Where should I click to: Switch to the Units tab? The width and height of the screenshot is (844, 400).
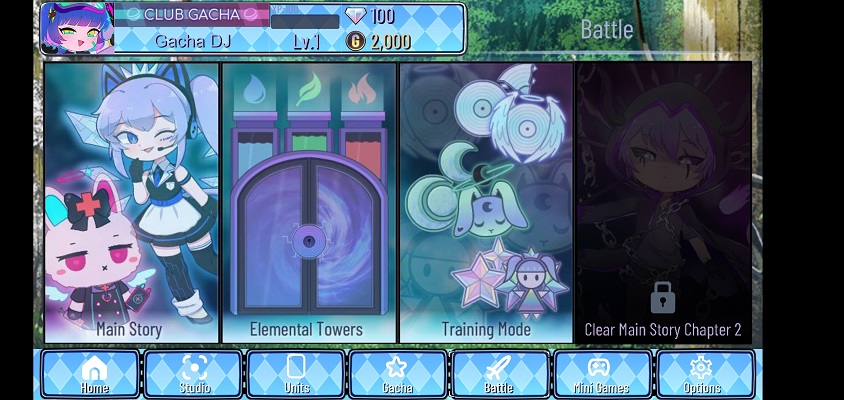(x=296, y=374)
